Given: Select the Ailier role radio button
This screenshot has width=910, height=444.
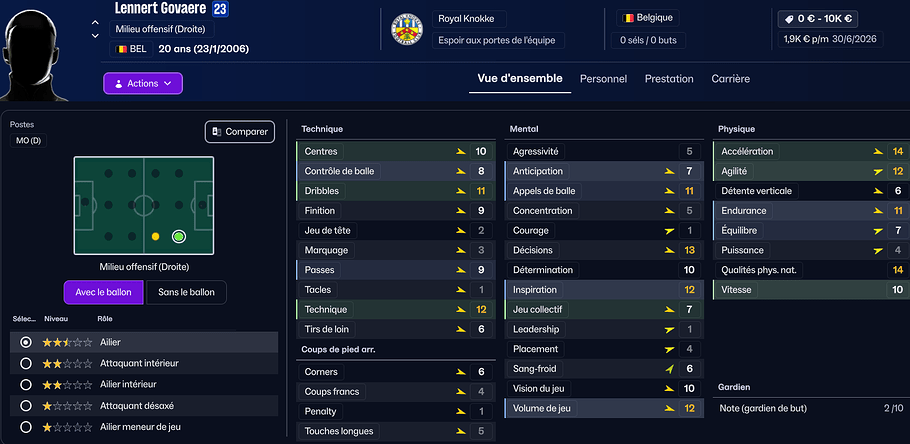Looking at the screenshot, I should pyautogui.click(x=26, y=342).
